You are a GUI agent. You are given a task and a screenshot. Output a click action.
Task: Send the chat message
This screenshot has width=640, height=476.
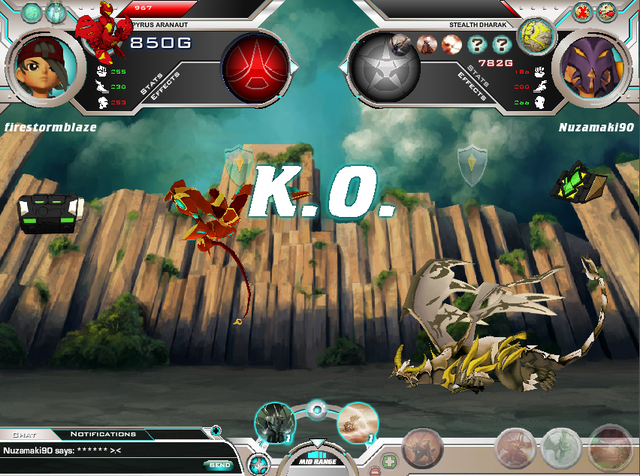(218, 465)
